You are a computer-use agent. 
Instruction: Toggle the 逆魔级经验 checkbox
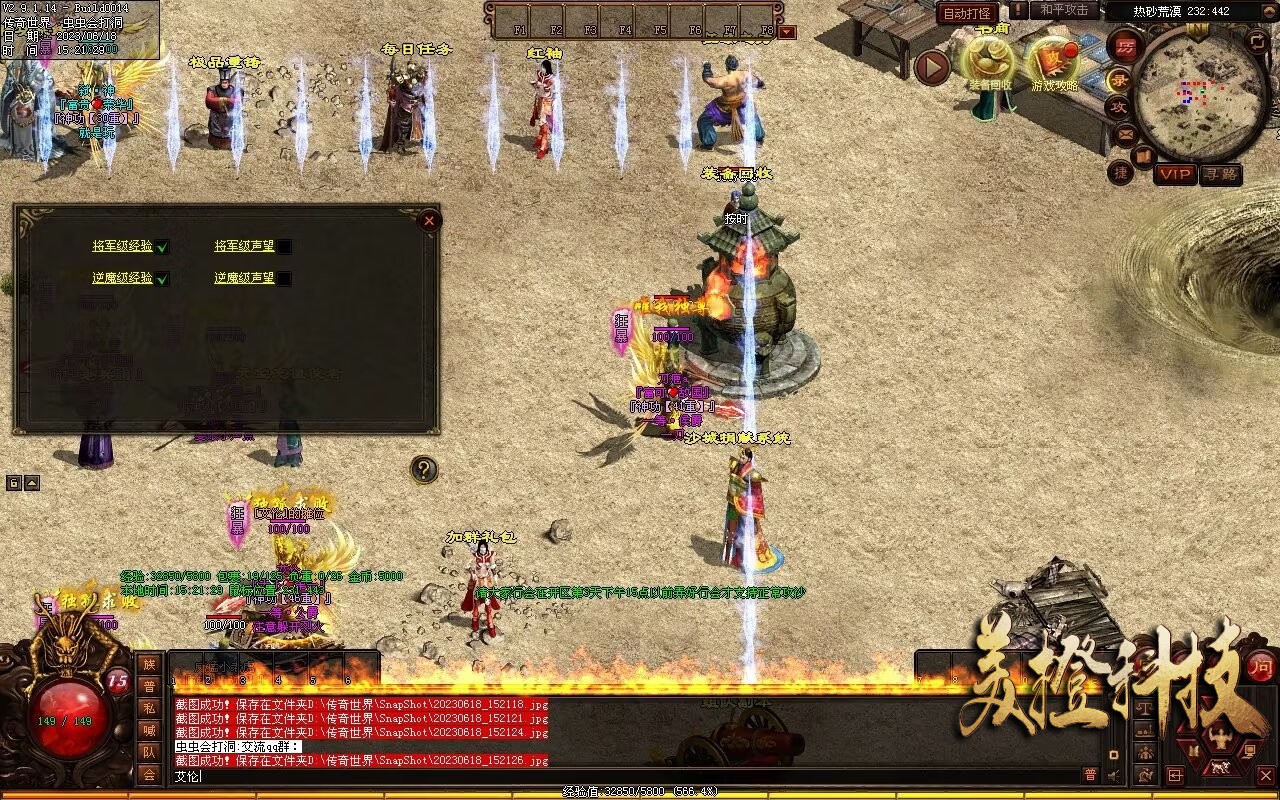[x=162, y=279]
